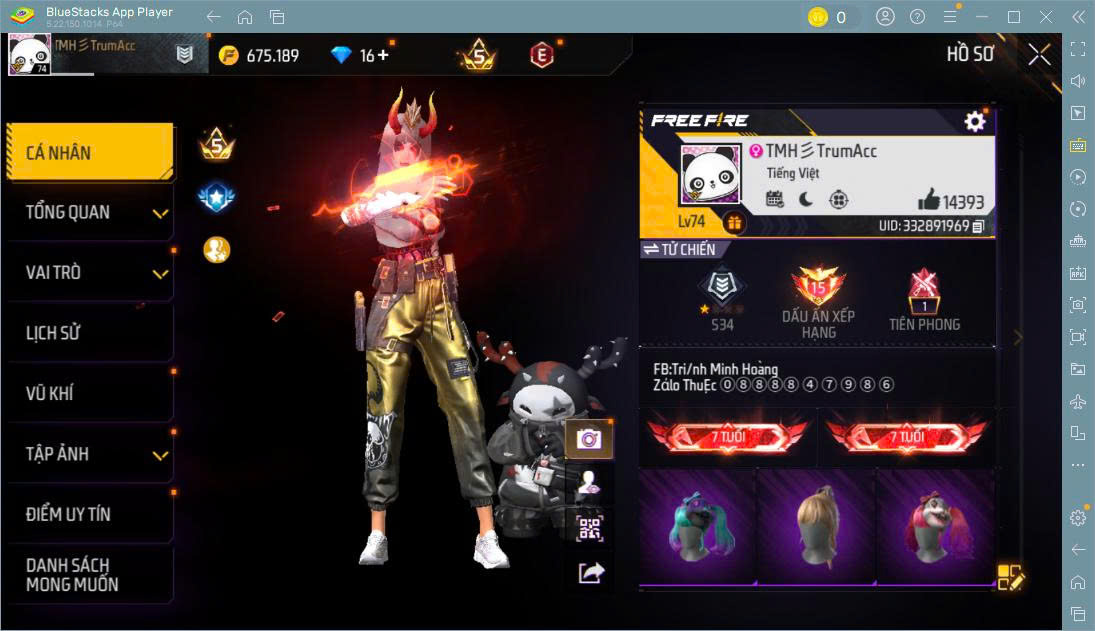Open the Vai Trò menu entry
The width and height of the screenshot is (1095, 631).
pos(89,273)
